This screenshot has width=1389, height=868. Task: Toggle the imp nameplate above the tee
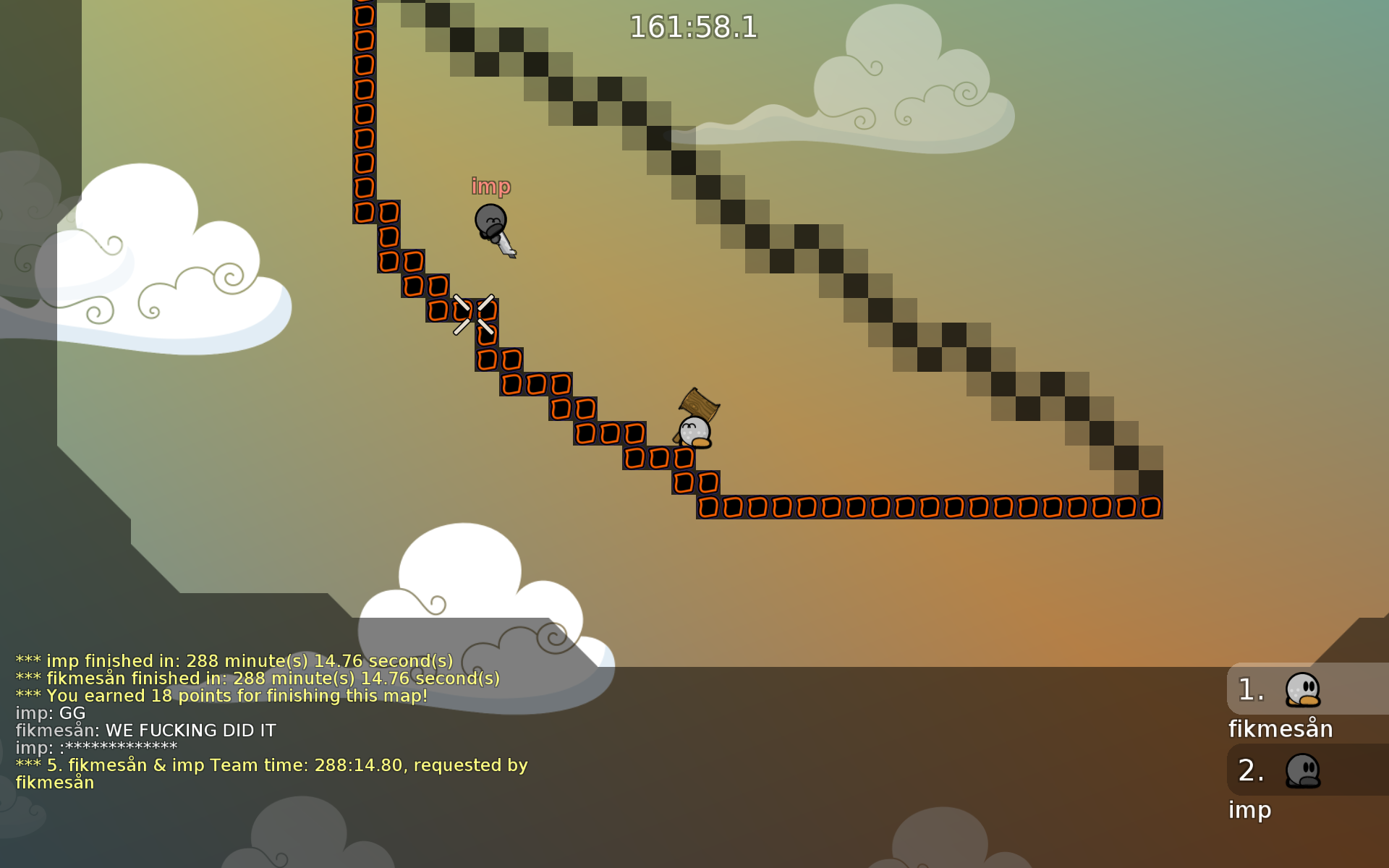point(490,186)
